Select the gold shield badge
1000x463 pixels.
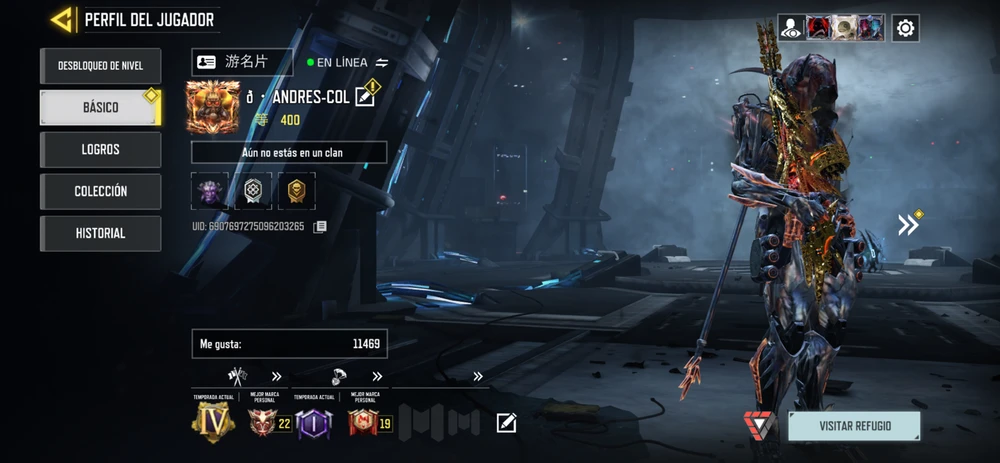(297, 191)
